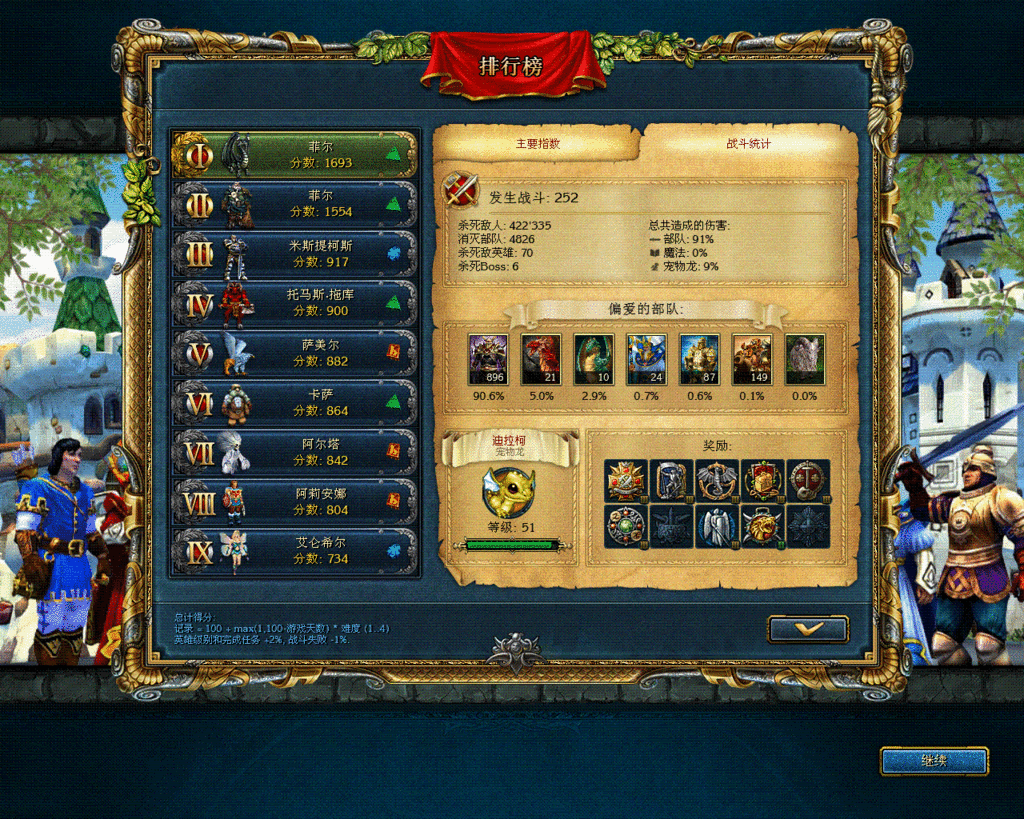Select the 托马斯·拖库 ranking row

click(296, 303)
